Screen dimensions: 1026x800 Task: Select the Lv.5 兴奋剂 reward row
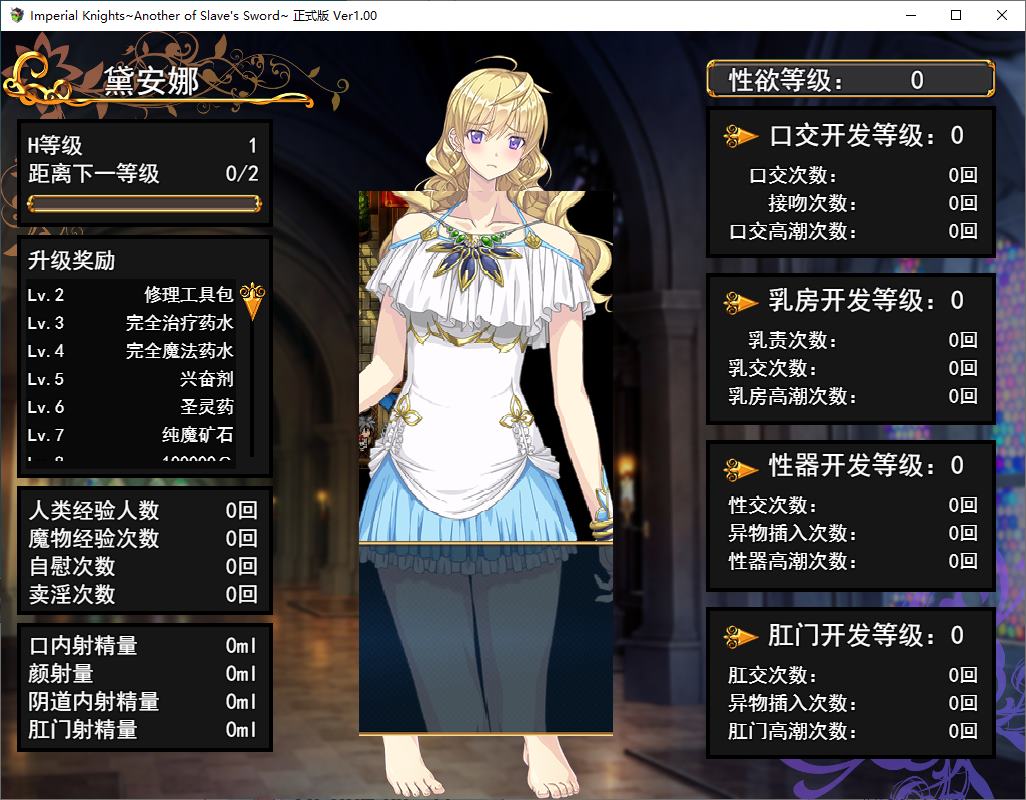pyautogui.click(x=130, y=379)
